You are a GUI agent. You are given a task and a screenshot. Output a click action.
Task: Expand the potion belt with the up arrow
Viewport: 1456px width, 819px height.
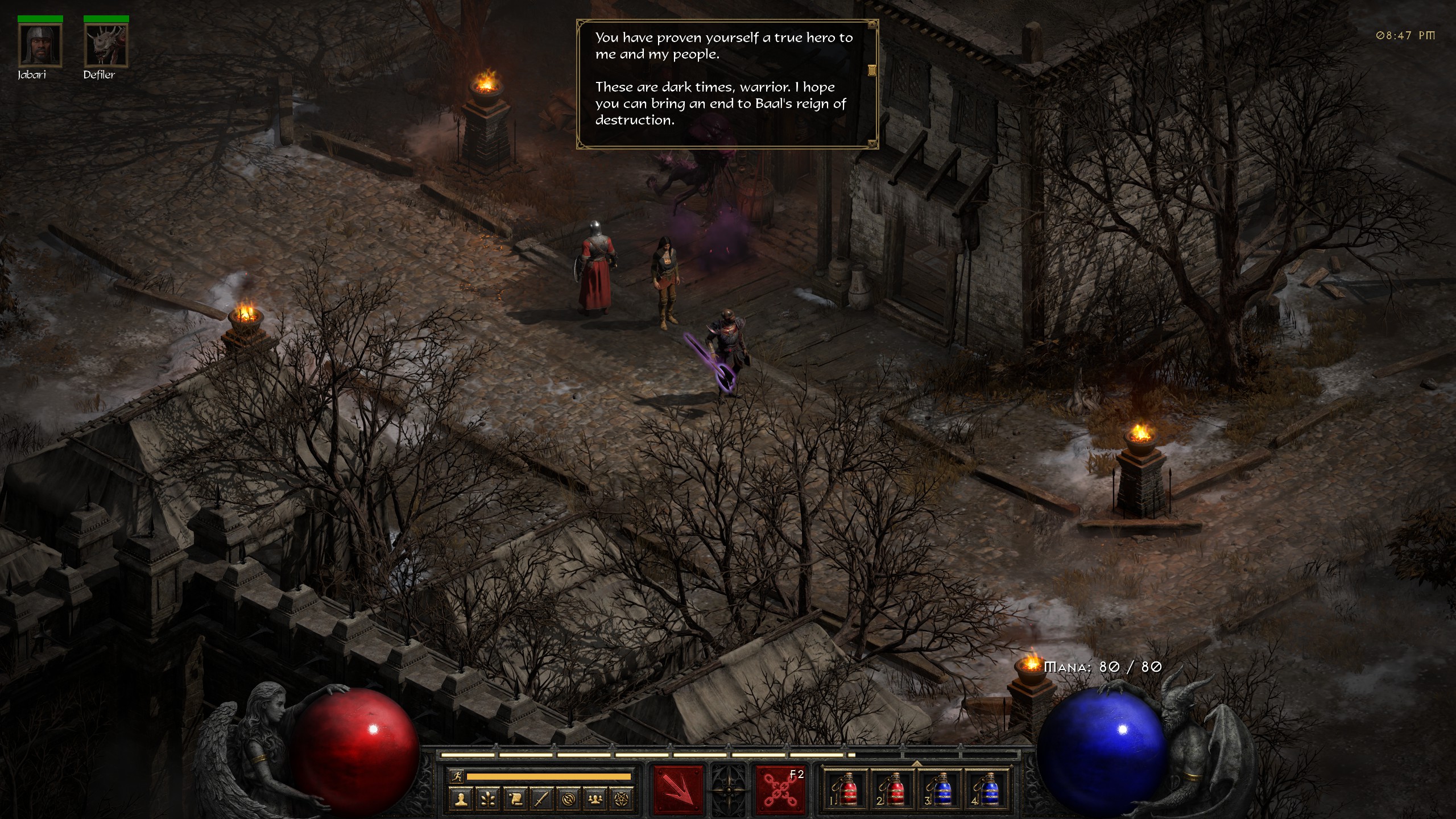(x=917, y=763)
